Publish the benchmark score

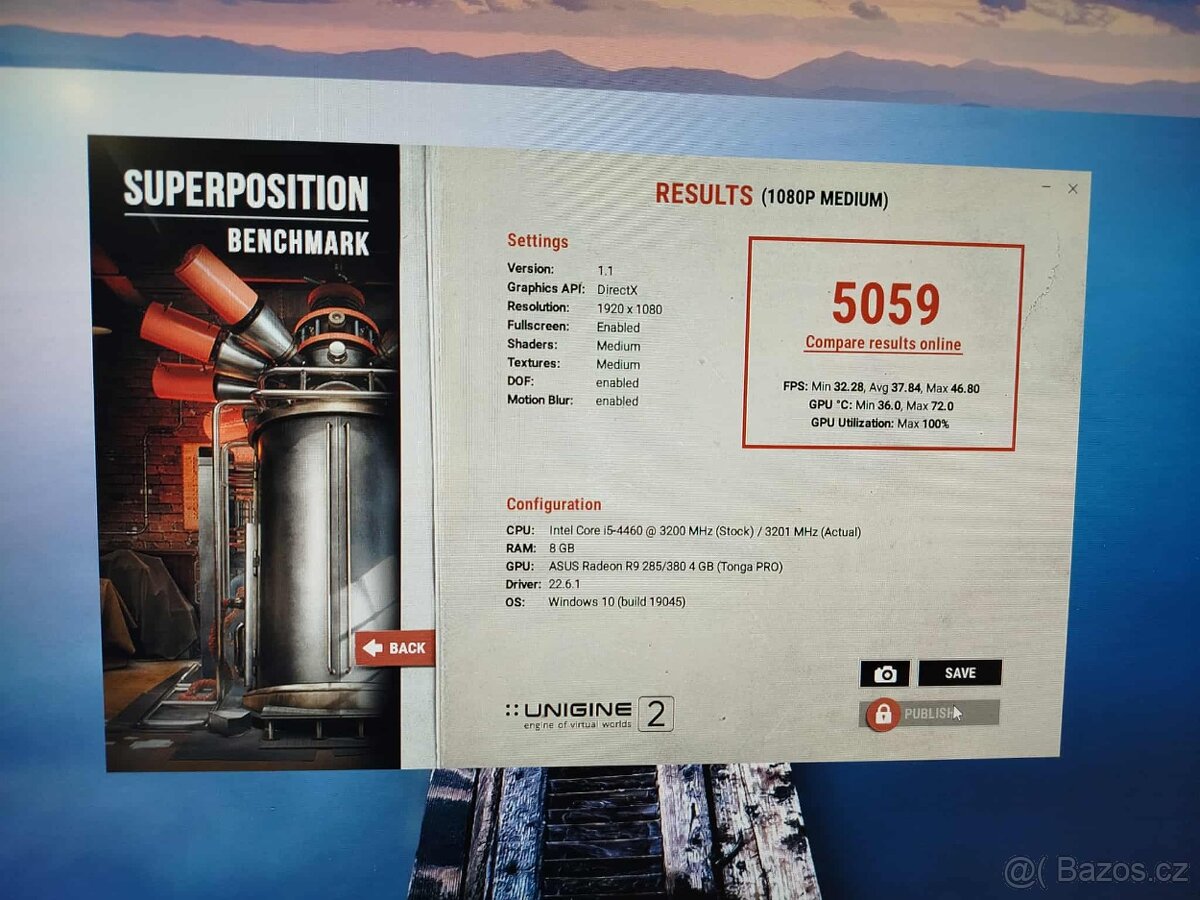929,713
